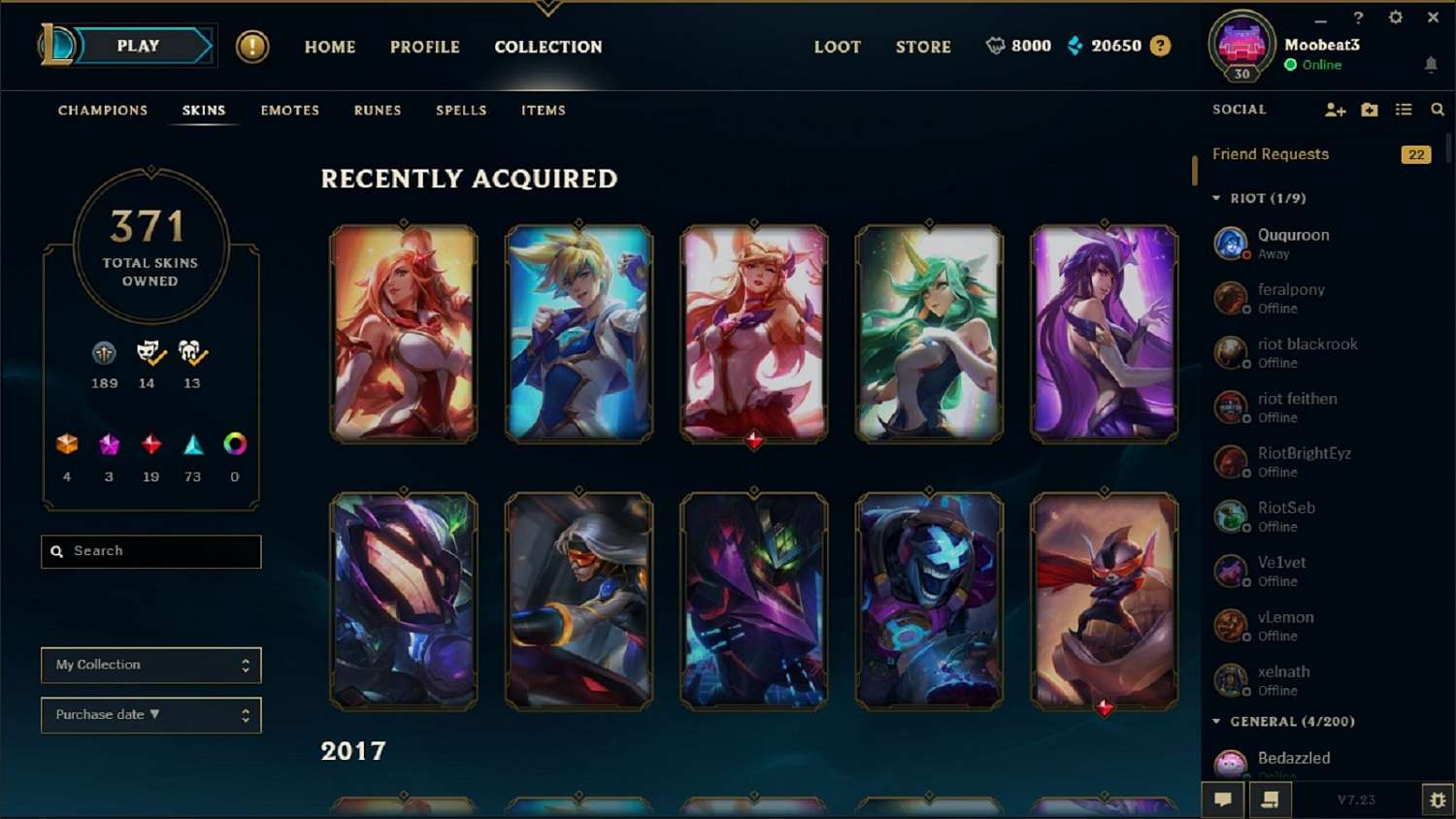
Task: Open chat using the speech bubble icon
Action: point(1222,800)
